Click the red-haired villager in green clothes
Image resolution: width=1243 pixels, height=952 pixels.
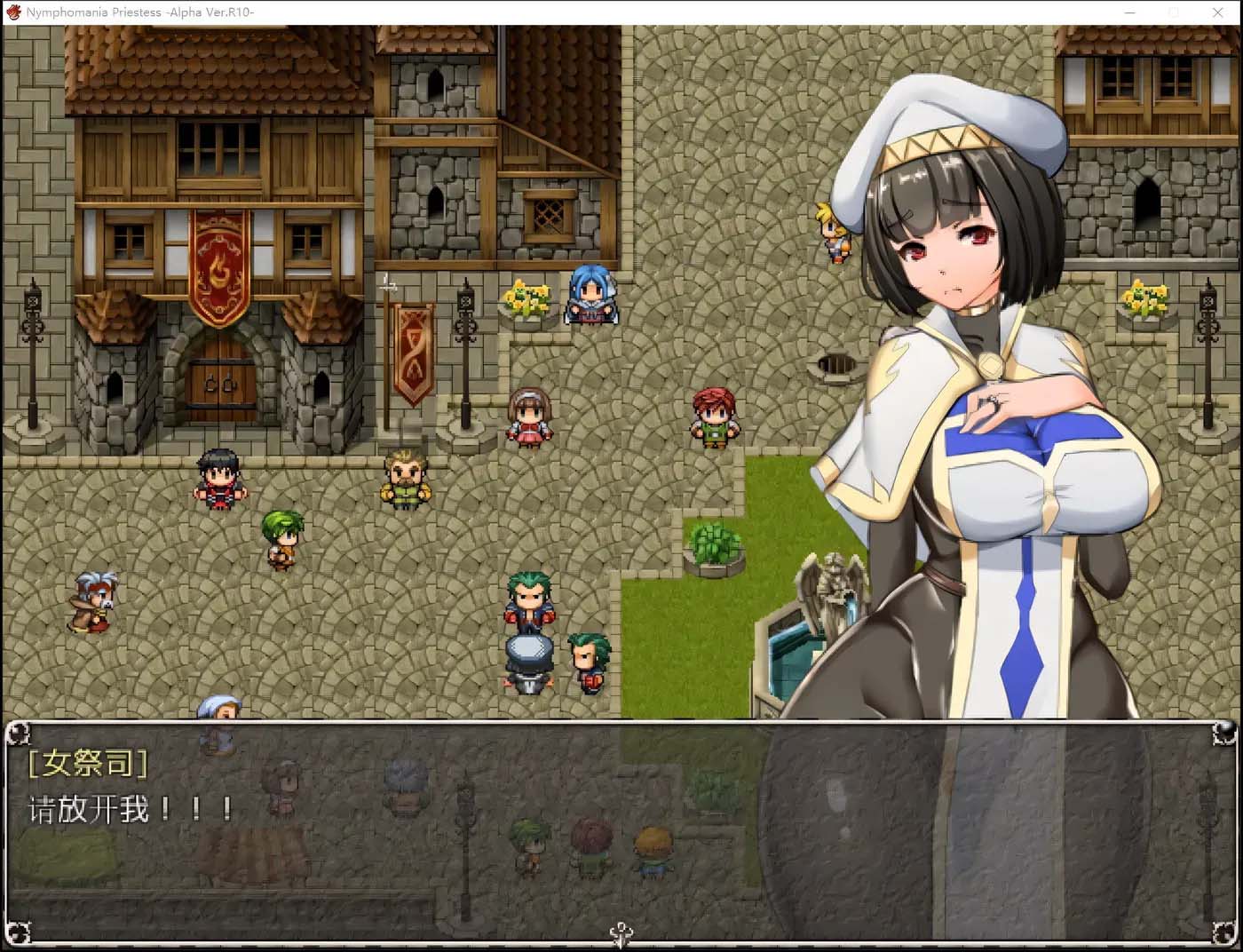[x=713, y=416]
